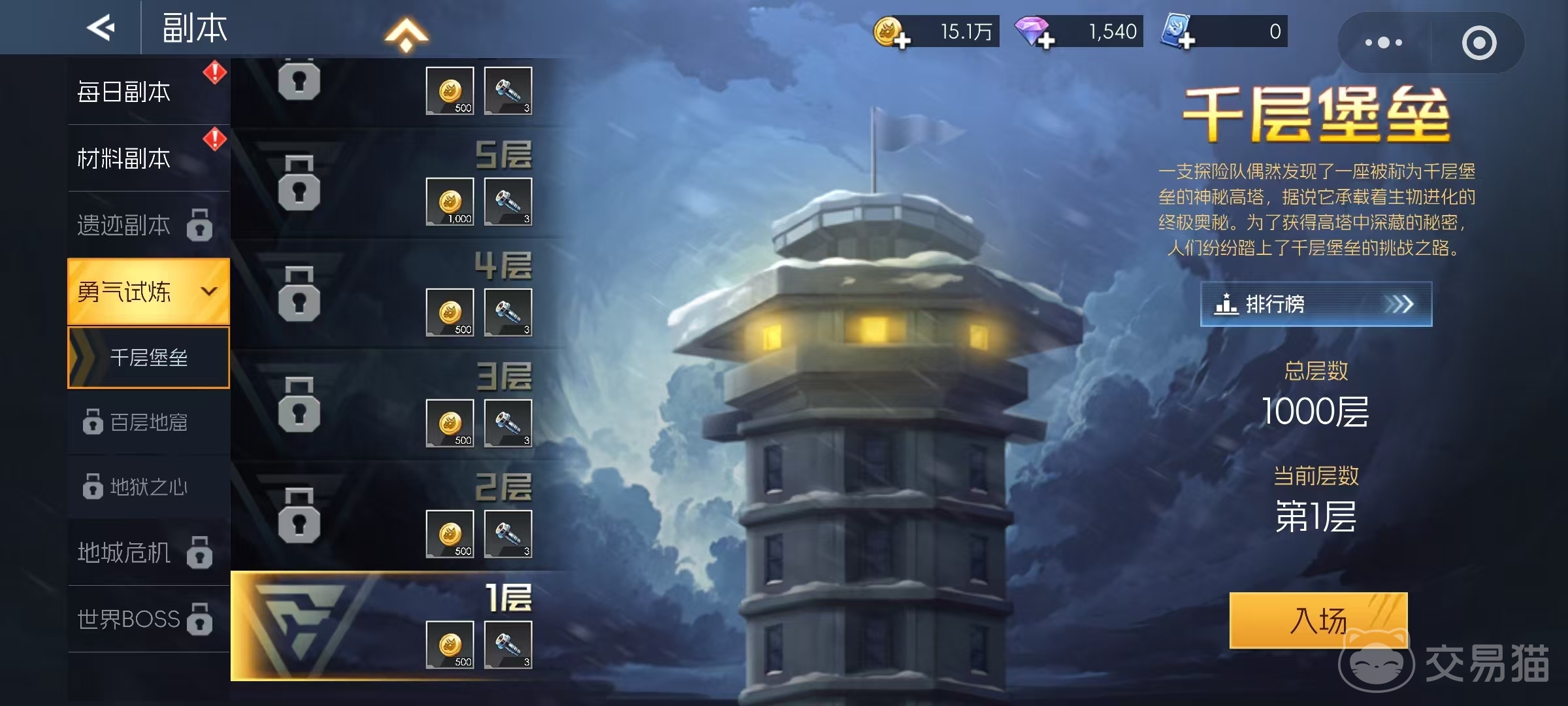This screenshot has height=706, width=1568.
Task: Open the more options ellipsis menu in top right
Action: click(x=1383, y=42)
